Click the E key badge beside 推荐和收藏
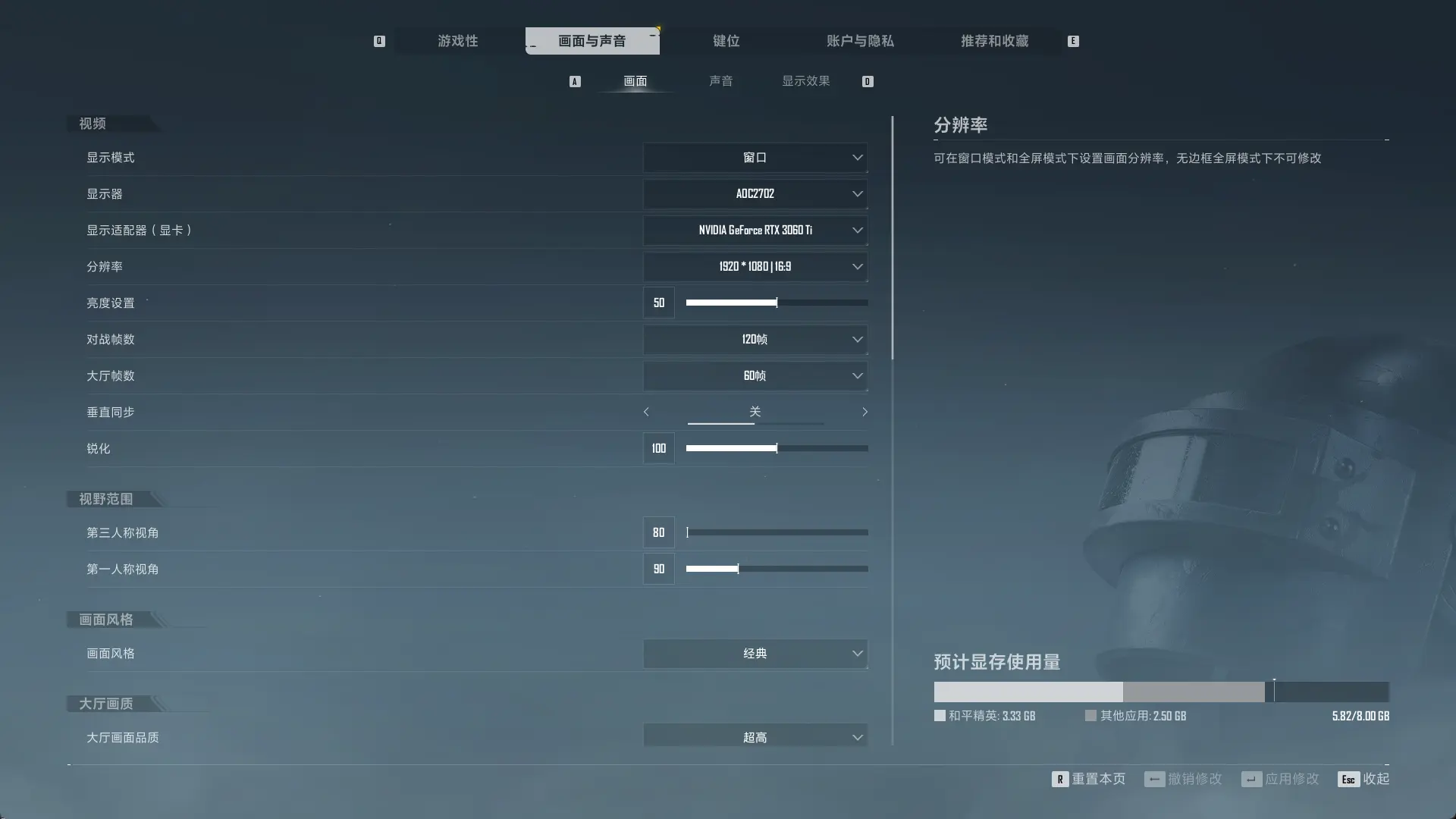This screenshot has width=1456, height=819. point(1072,41)
